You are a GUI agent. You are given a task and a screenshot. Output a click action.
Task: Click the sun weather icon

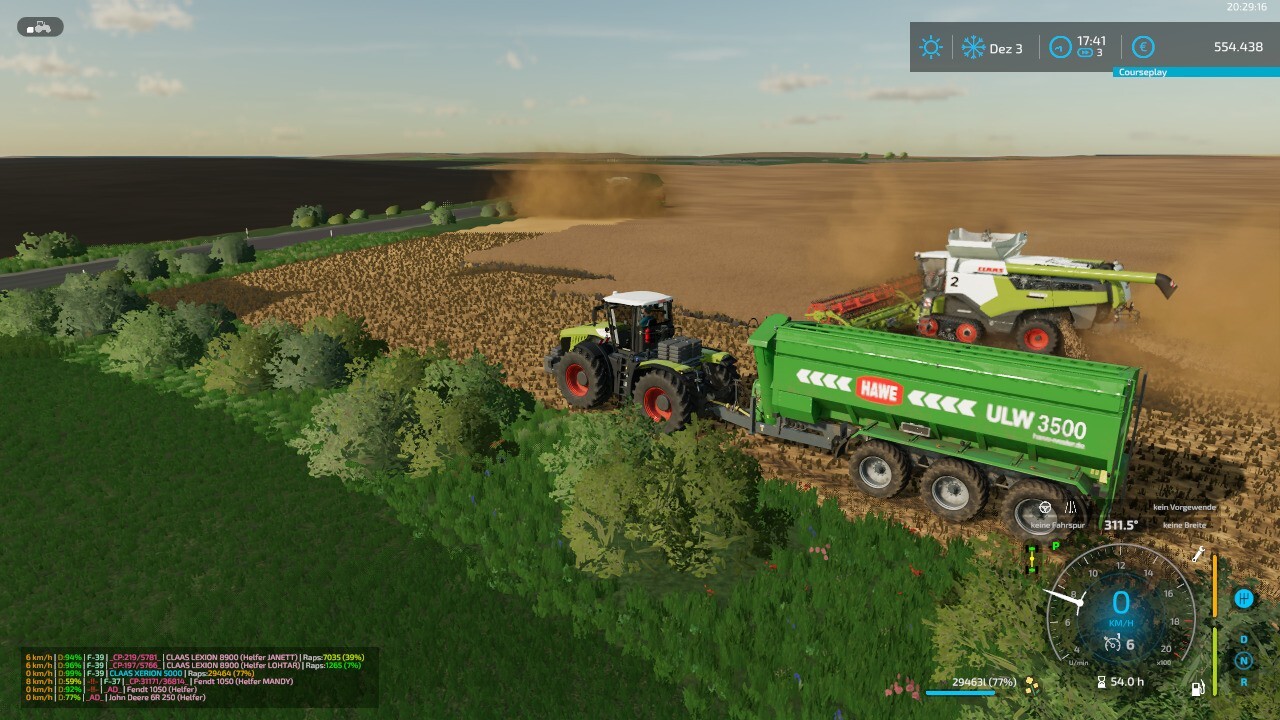click(x=931, y=47)
